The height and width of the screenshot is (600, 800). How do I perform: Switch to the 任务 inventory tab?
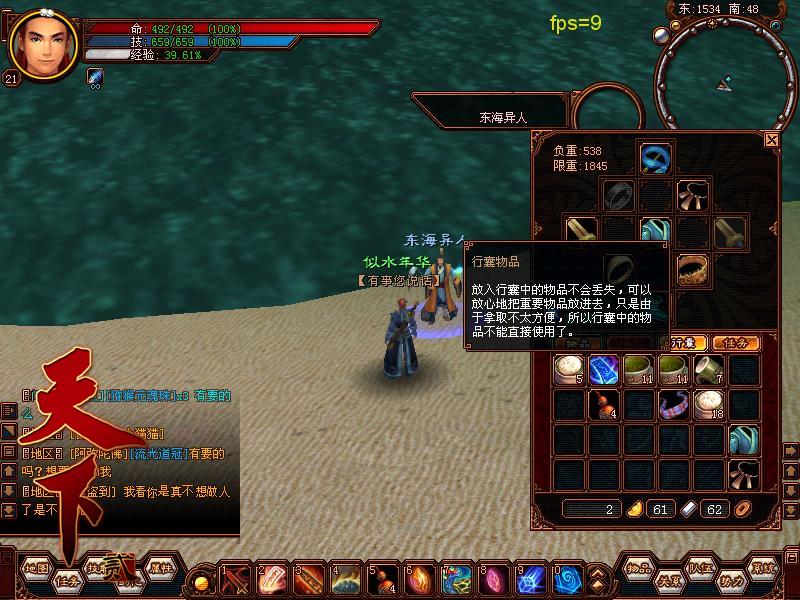[x=735, y=343]
